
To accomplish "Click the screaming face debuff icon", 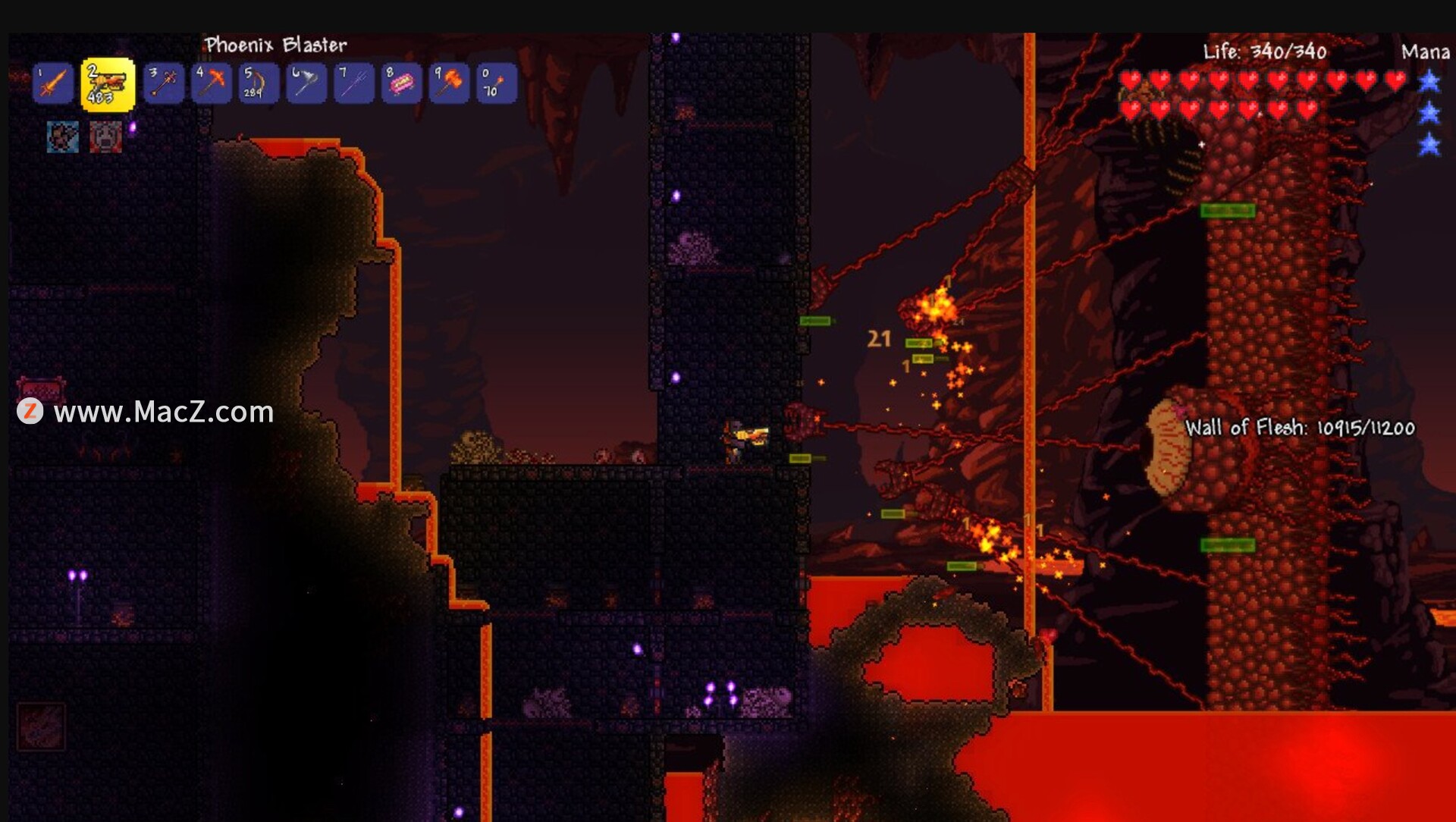I will (x=105, y=137).
